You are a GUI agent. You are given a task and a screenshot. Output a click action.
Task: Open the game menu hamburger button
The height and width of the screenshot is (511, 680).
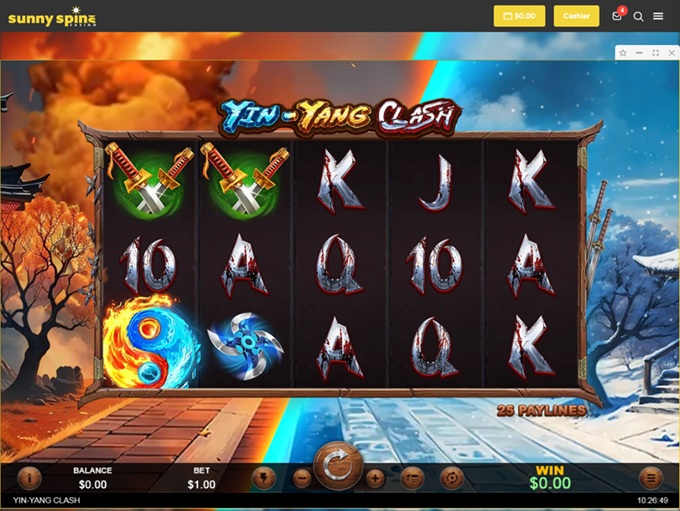[651, 478]
